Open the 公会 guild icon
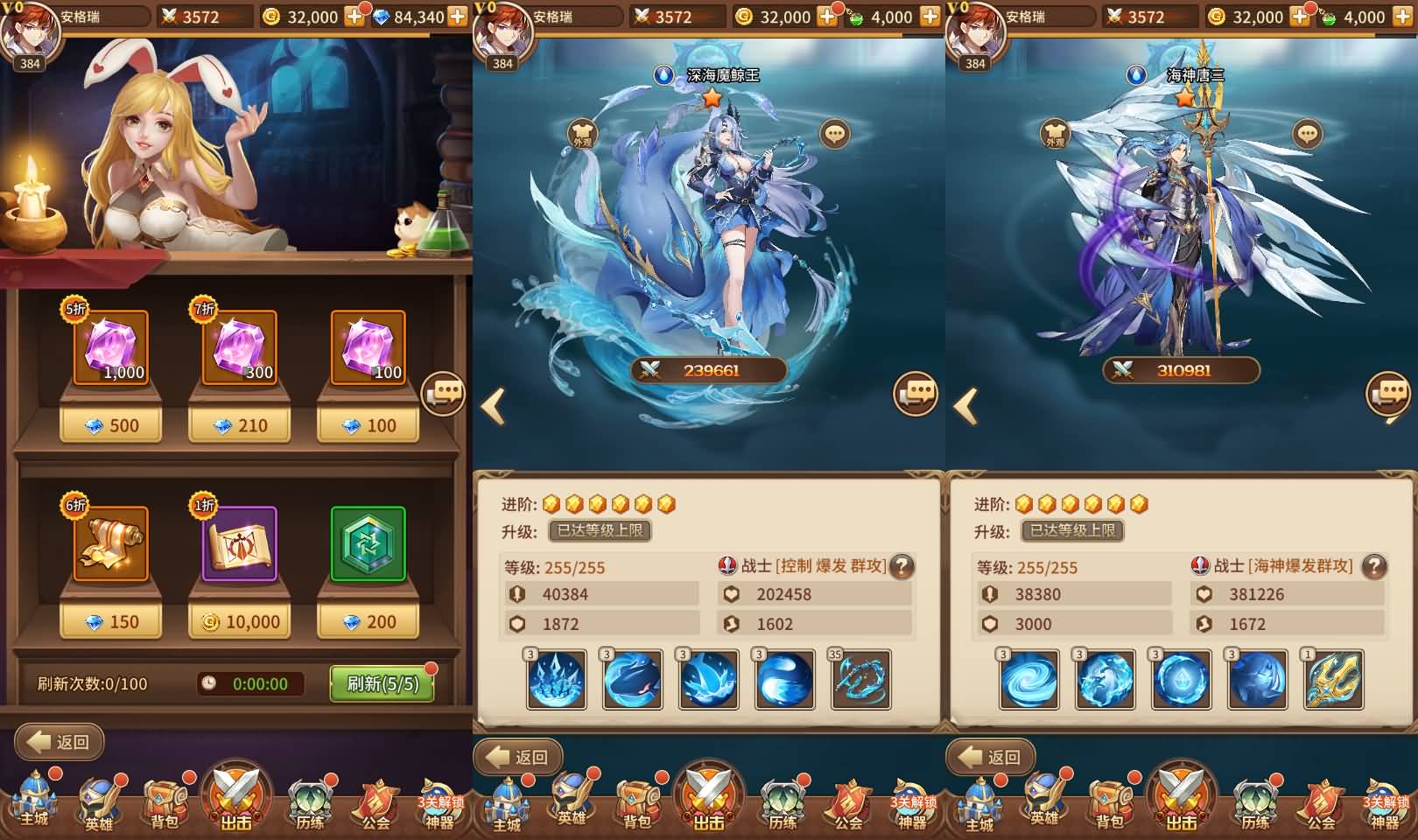 (x=376, y=801)
